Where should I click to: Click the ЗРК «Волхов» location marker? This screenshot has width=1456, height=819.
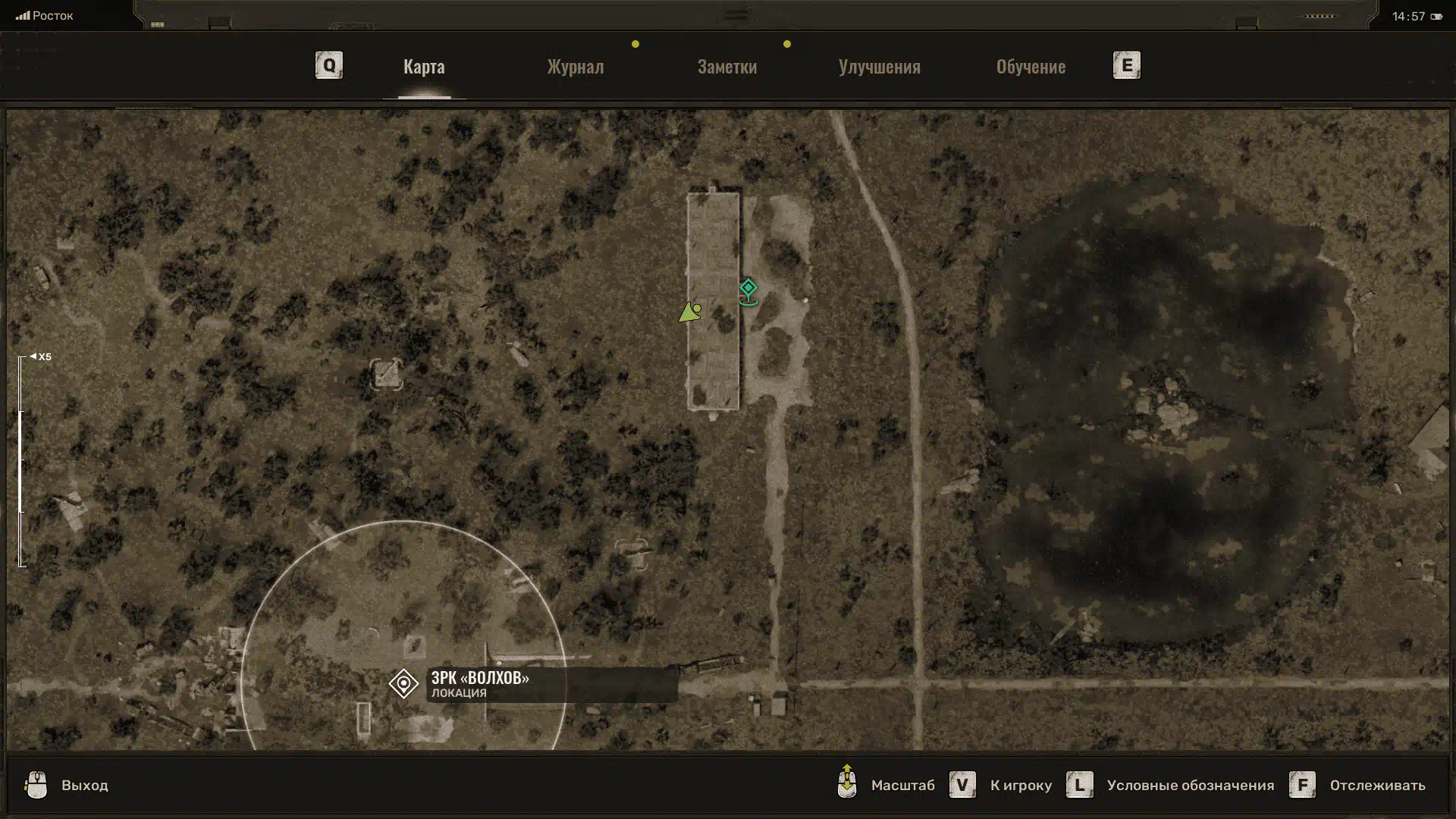(x=403, y=683)
